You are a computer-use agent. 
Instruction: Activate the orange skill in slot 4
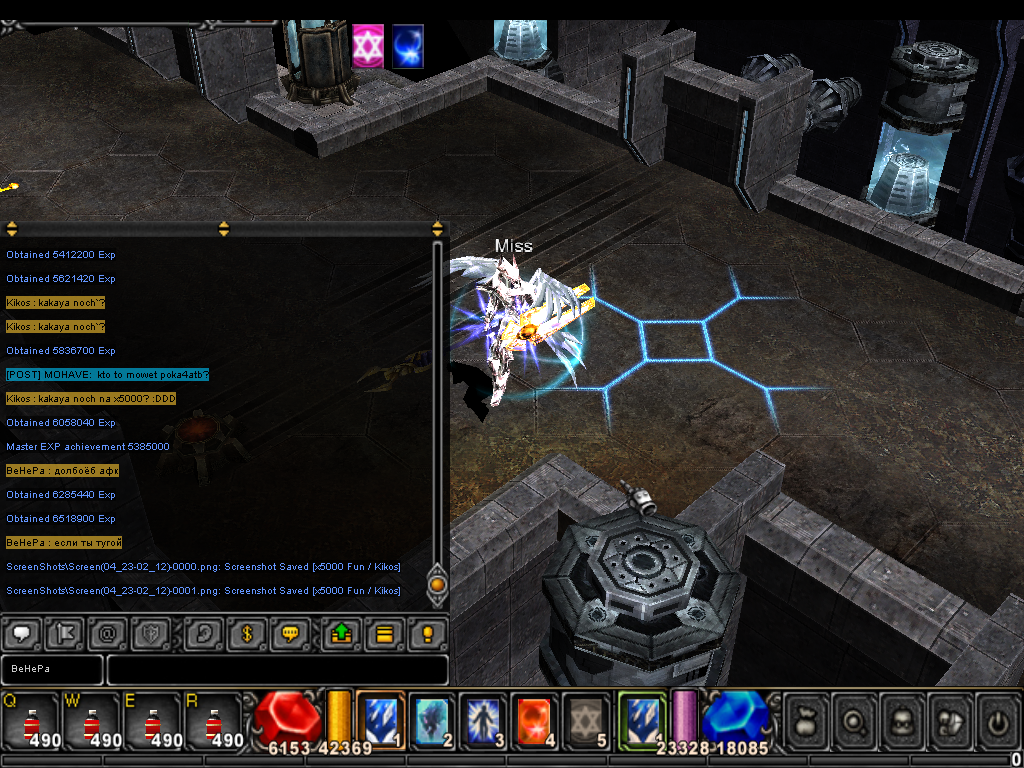pyautogui.click(x=535, y=720)
